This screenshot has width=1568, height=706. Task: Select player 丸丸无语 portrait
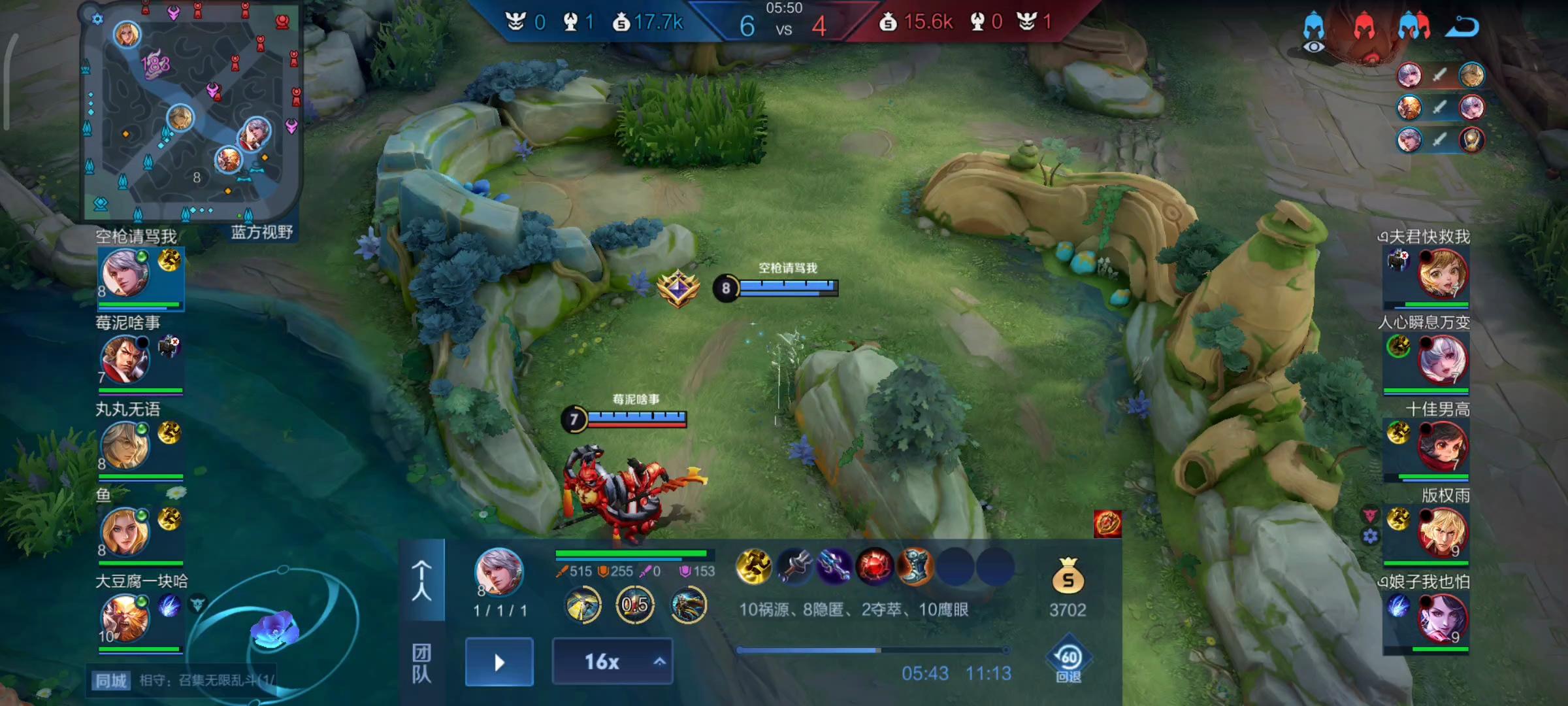pyautogui.click(x=125, y=446)
